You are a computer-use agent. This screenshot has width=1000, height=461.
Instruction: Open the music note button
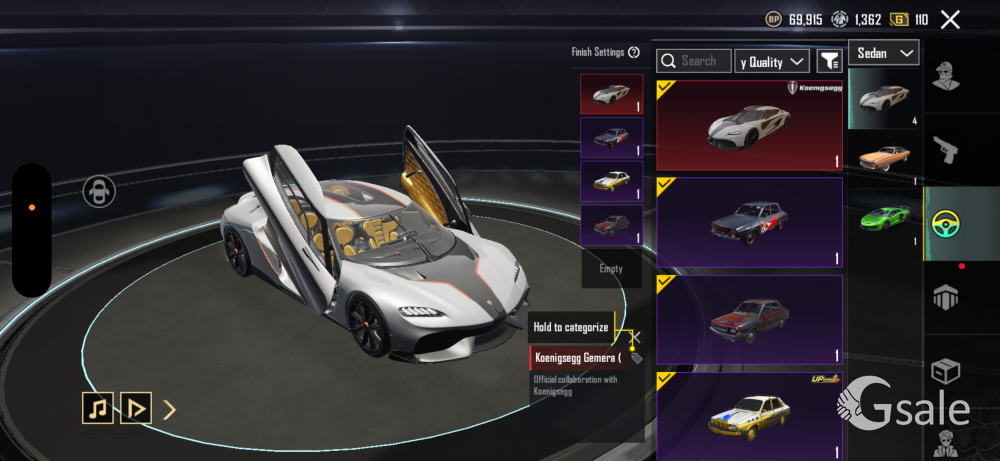point(97,408)
